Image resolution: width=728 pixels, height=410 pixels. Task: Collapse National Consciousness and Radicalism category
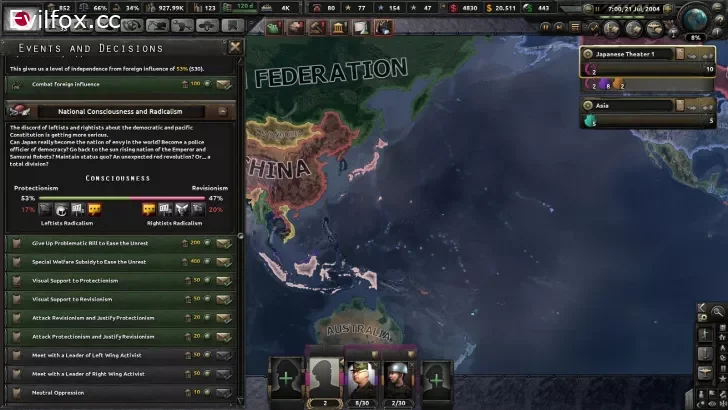(x=226, y=112)
